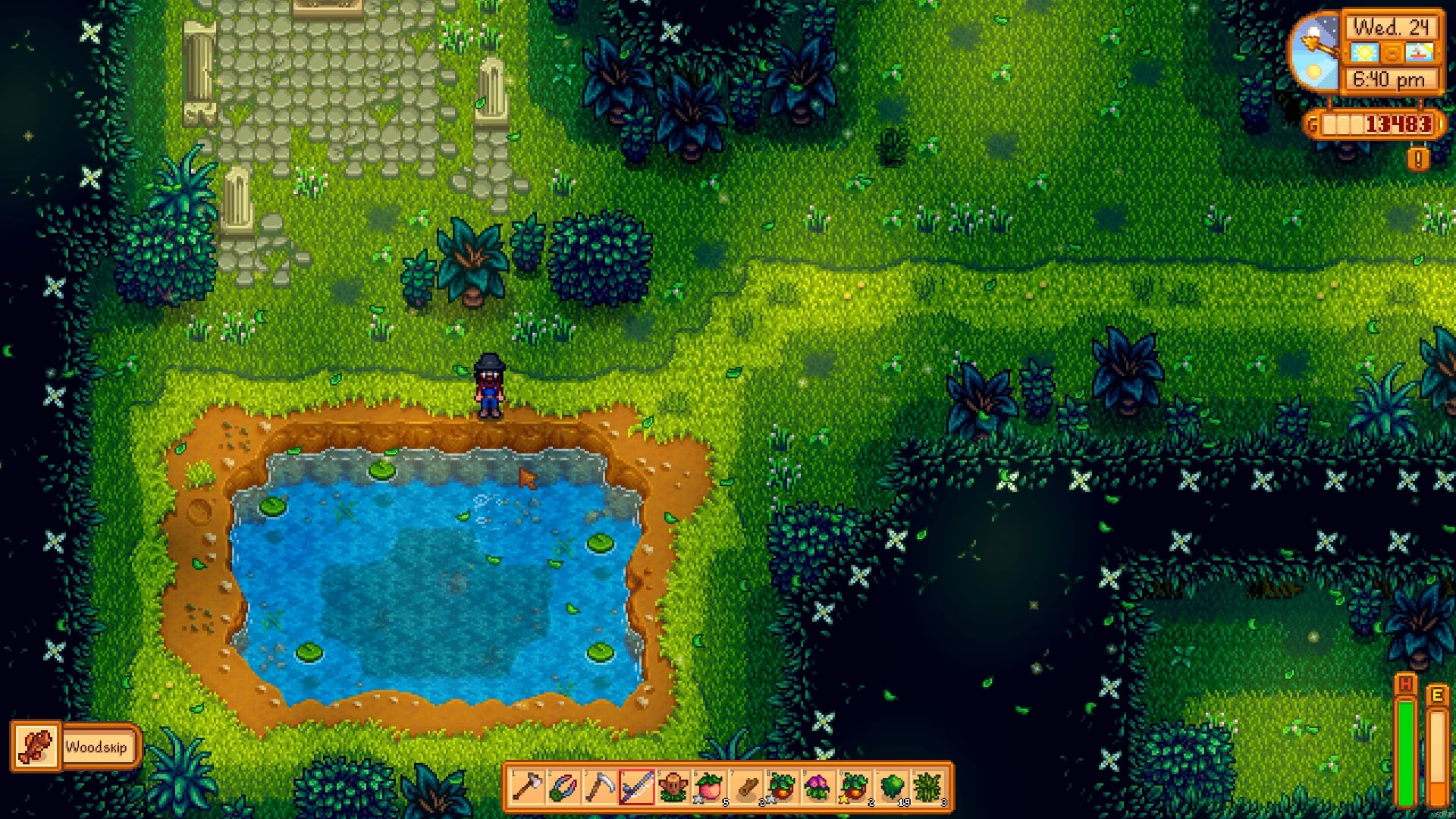Equip the slingshot from the toolbar
This screenshot has height=819, width=1456.
point(563,788)
